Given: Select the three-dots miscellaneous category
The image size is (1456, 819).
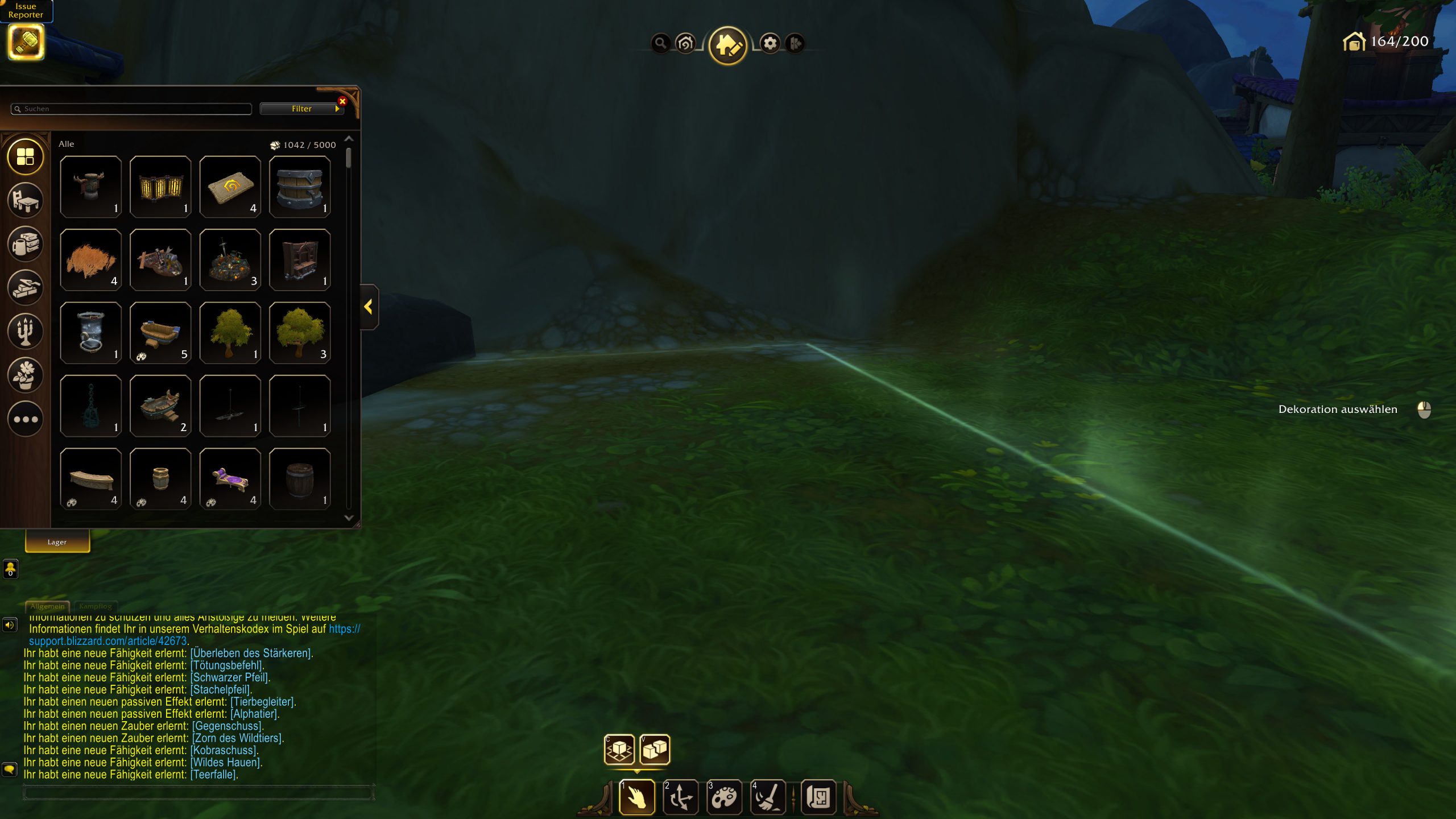Looking at the screenshot, I should pos(25,419).
